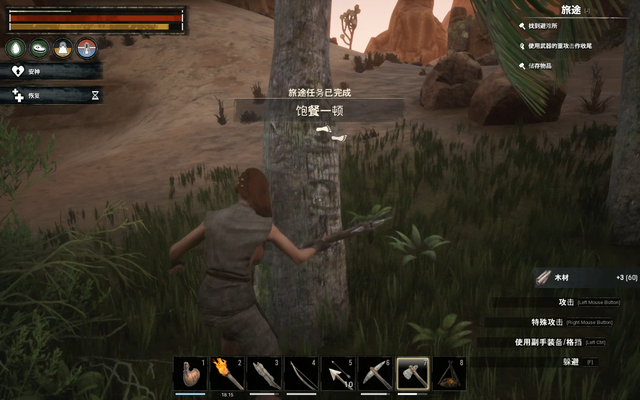
Task: Click the 饱餐一顿 journey completed banner
Action: click(x=320, y=110)
